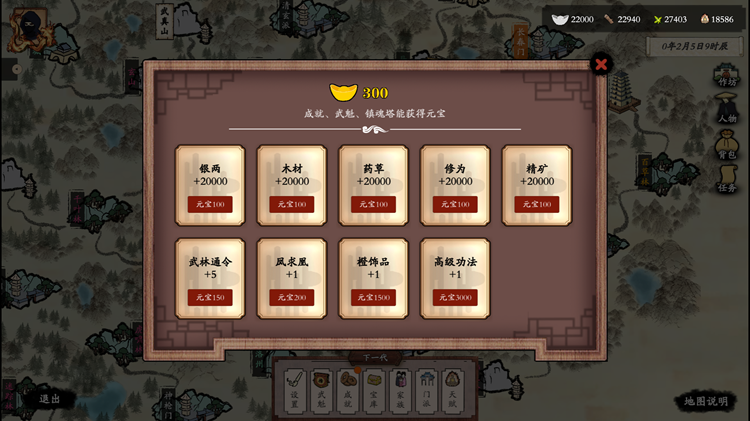Open the 任务 quest scroll icon

(x=727, y=181)
